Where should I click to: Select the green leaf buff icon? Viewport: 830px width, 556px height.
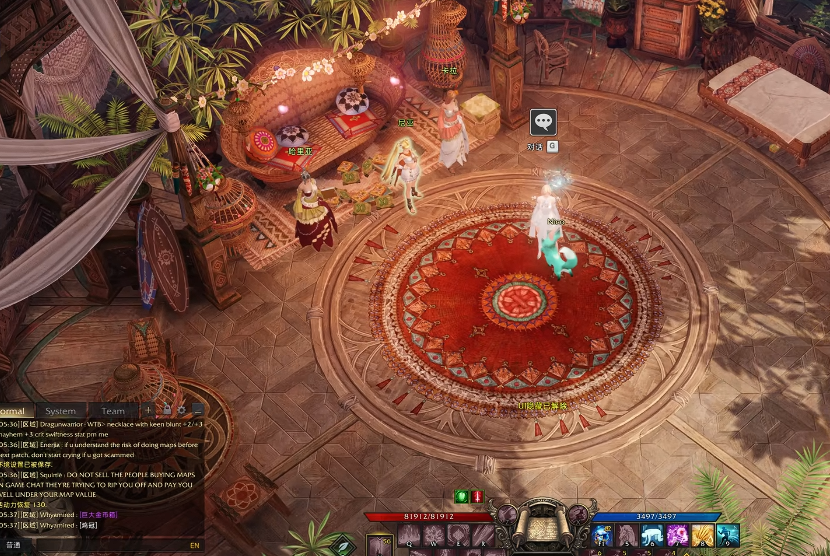coord(462,497)
